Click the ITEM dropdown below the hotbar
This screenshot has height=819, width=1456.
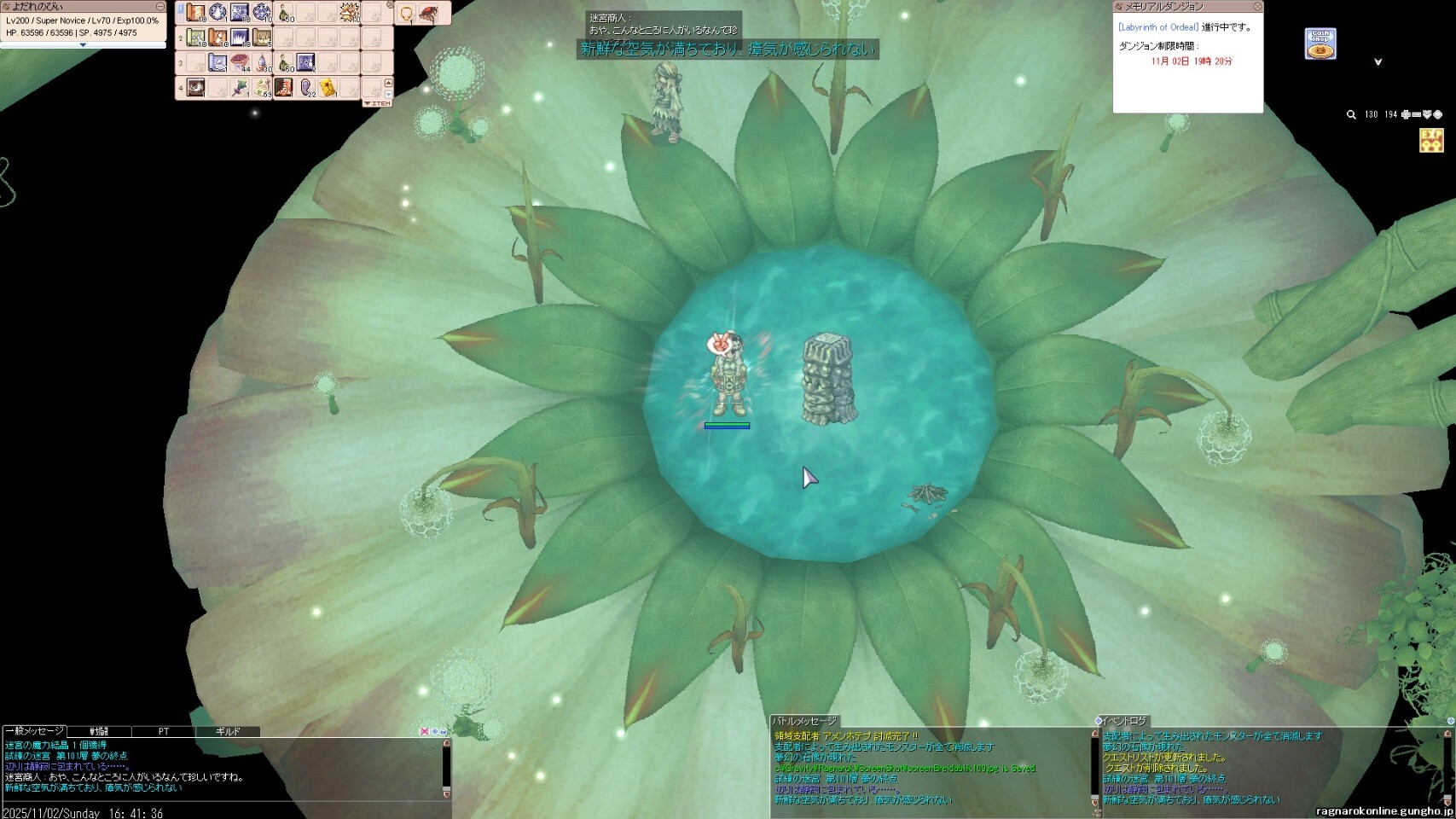click(x=377, y=103)
